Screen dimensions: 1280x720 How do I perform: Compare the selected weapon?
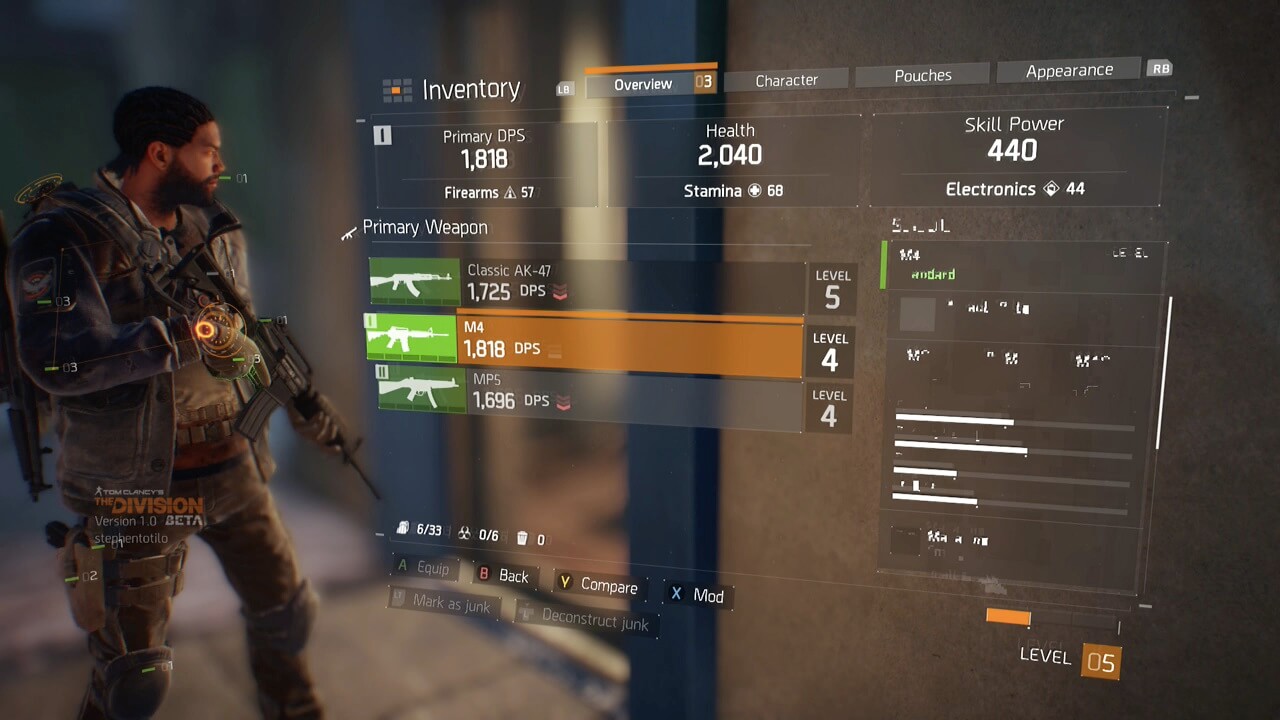[x=598, y=586]
